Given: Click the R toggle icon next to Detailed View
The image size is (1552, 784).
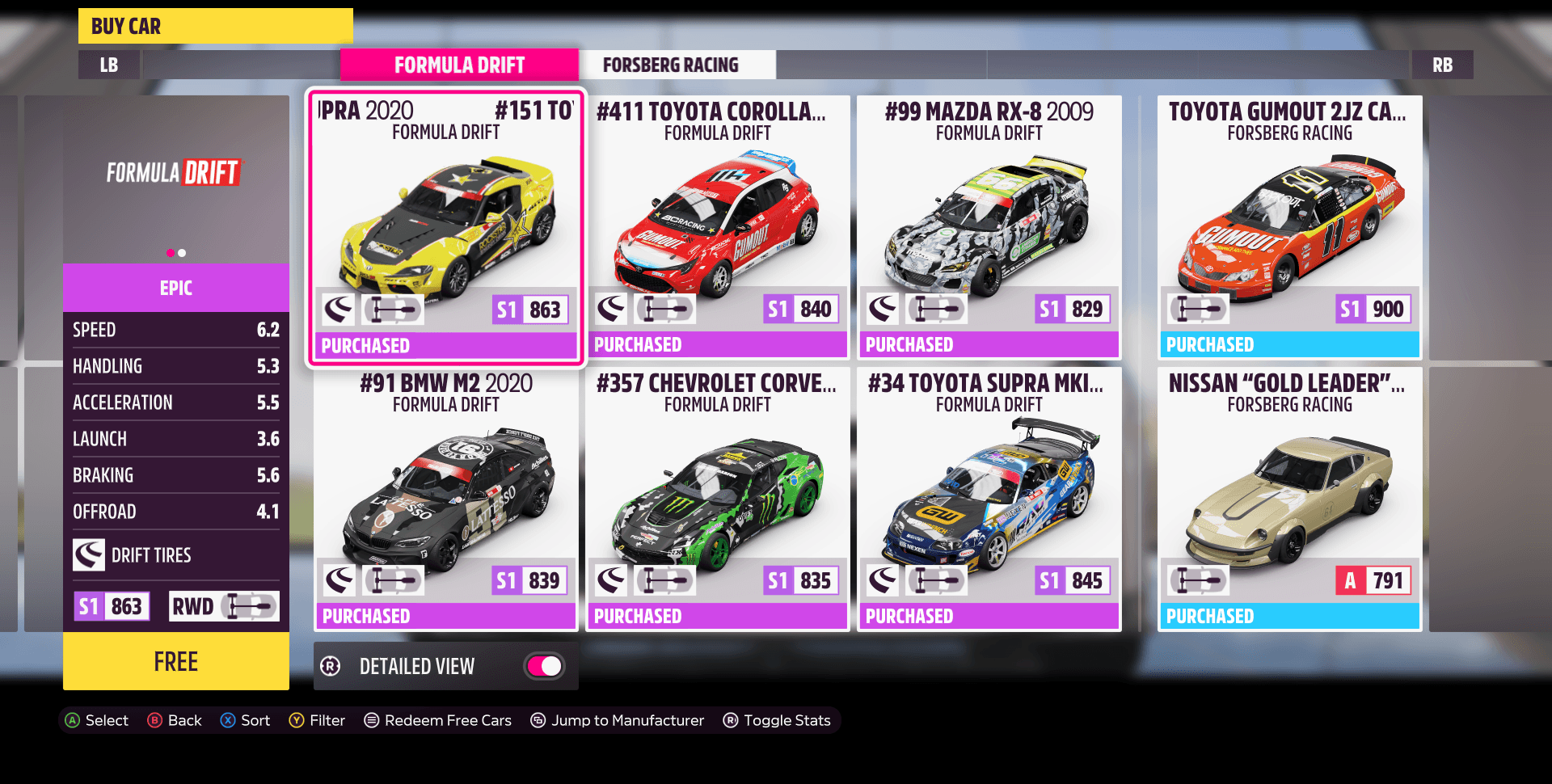Looking at the screenshot, I should 330,666.
